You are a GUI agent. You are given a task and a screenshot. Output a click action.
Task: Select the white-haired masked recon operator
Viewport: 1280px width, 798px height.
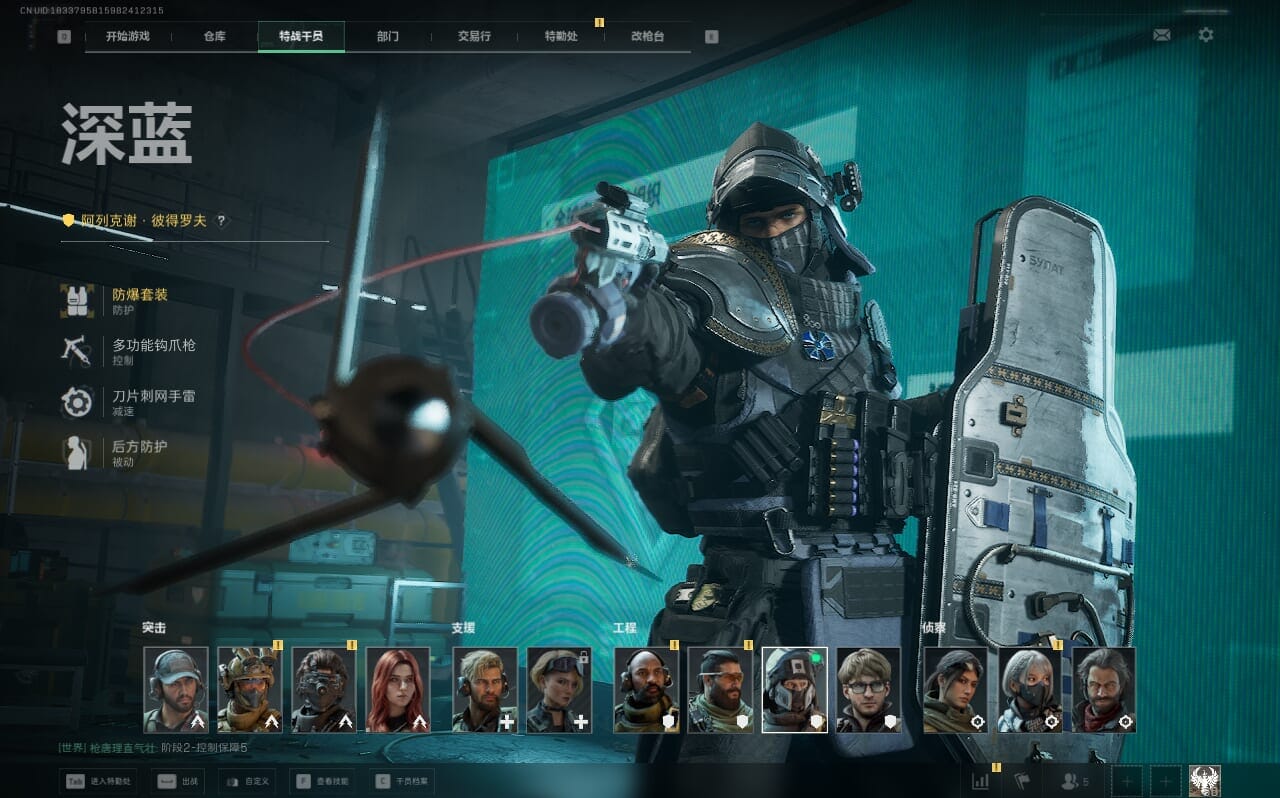coord(1030,689)
